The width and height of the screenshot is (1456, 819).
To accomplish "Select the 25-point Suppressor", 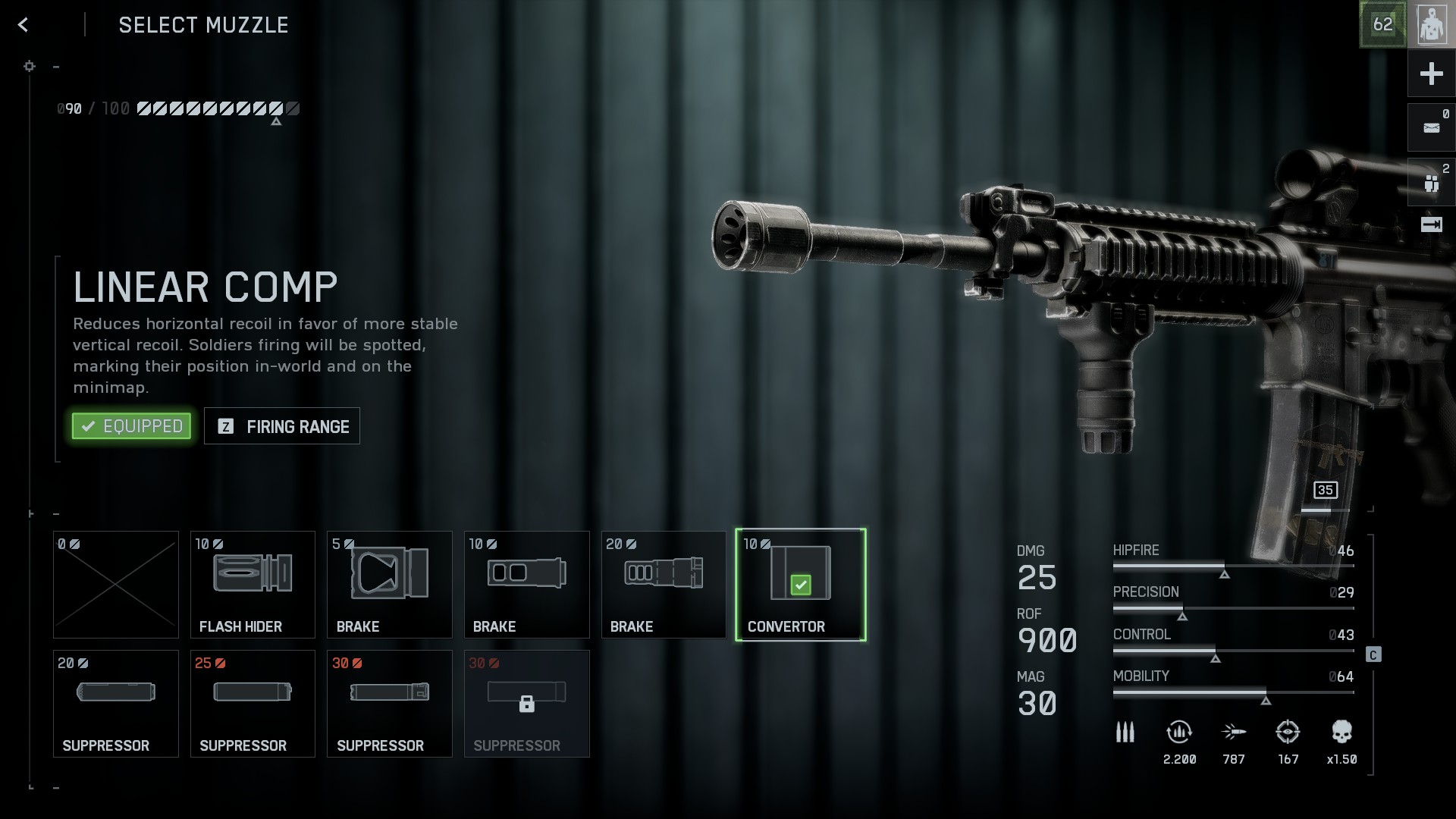I will tap(253, 704).
